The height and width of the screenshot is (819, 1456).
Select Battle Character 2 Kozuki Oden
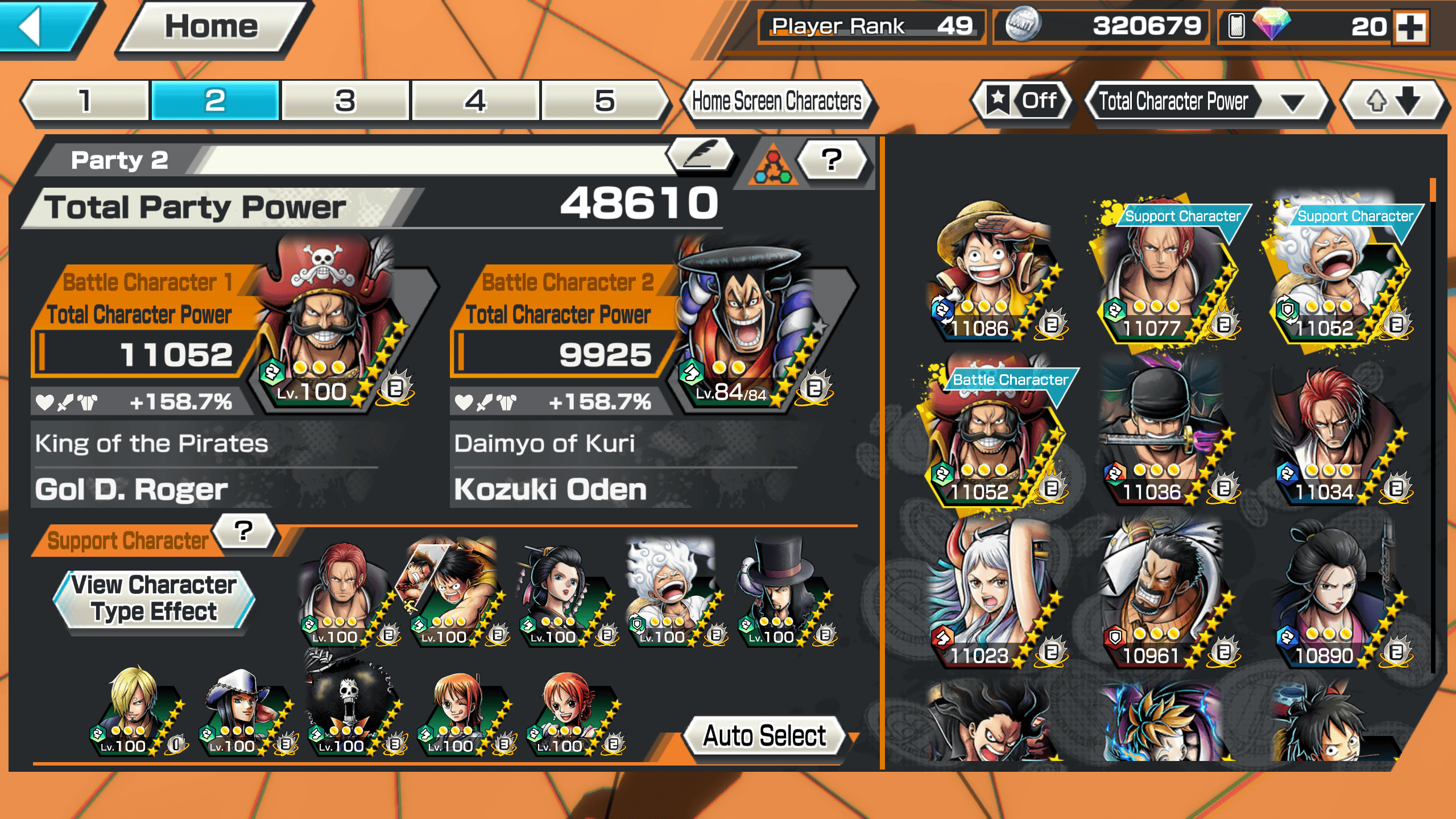(x=745, y=330)
